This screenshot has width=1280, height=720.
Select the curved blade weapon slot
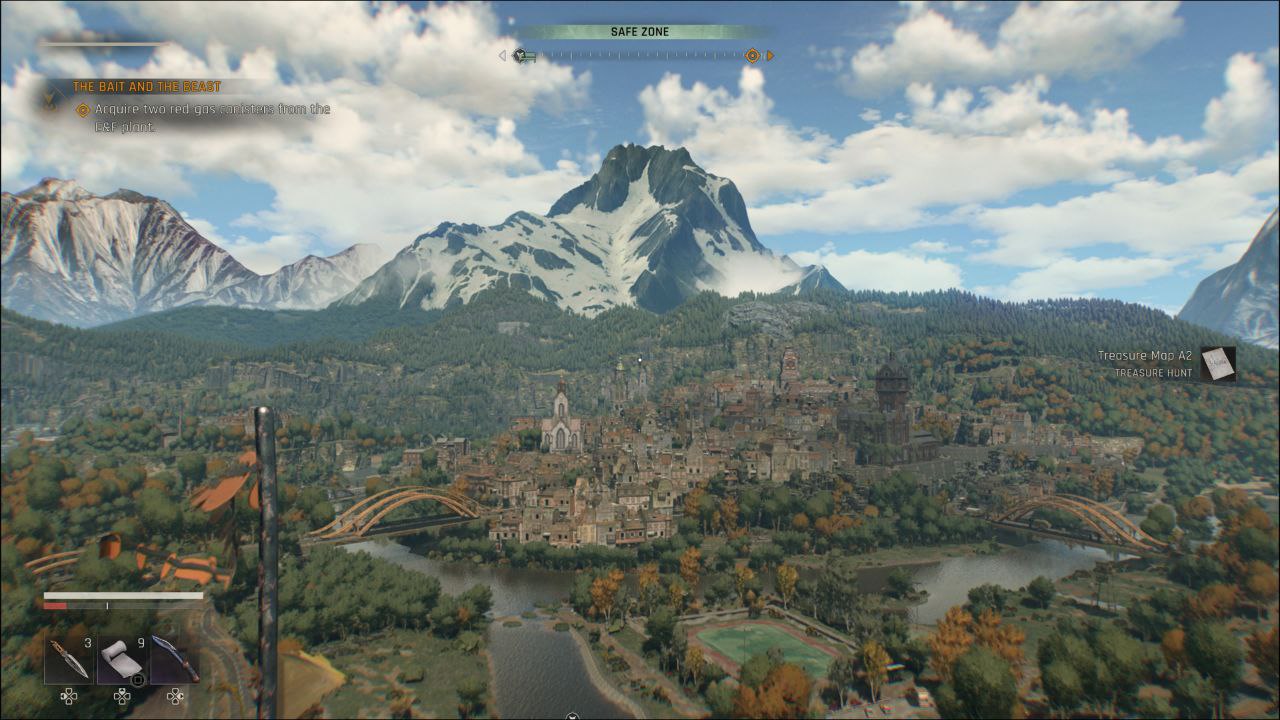(x=175, y=658)
